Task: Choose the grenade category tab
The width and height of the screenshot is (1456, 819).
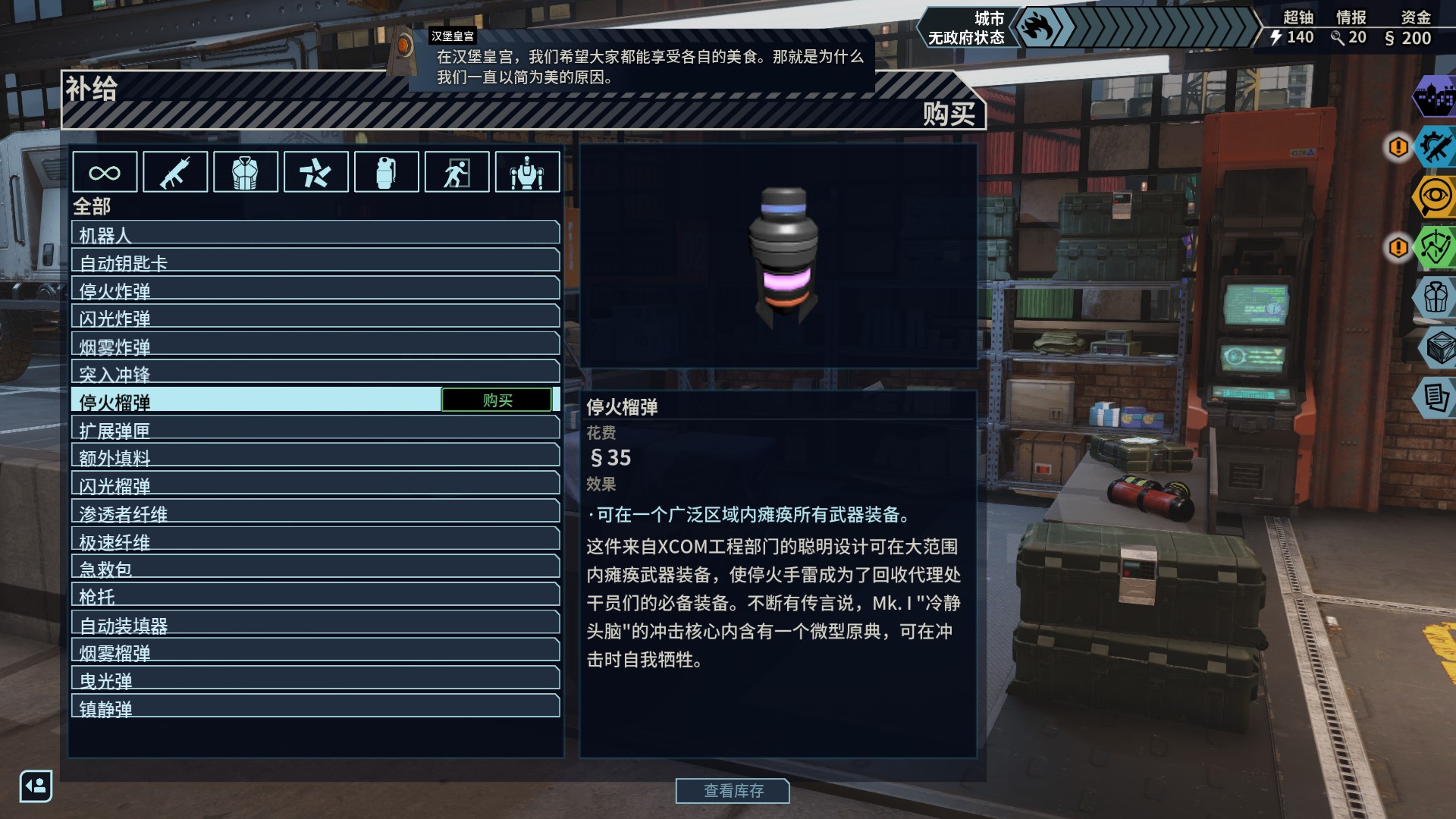Action: 386,172
